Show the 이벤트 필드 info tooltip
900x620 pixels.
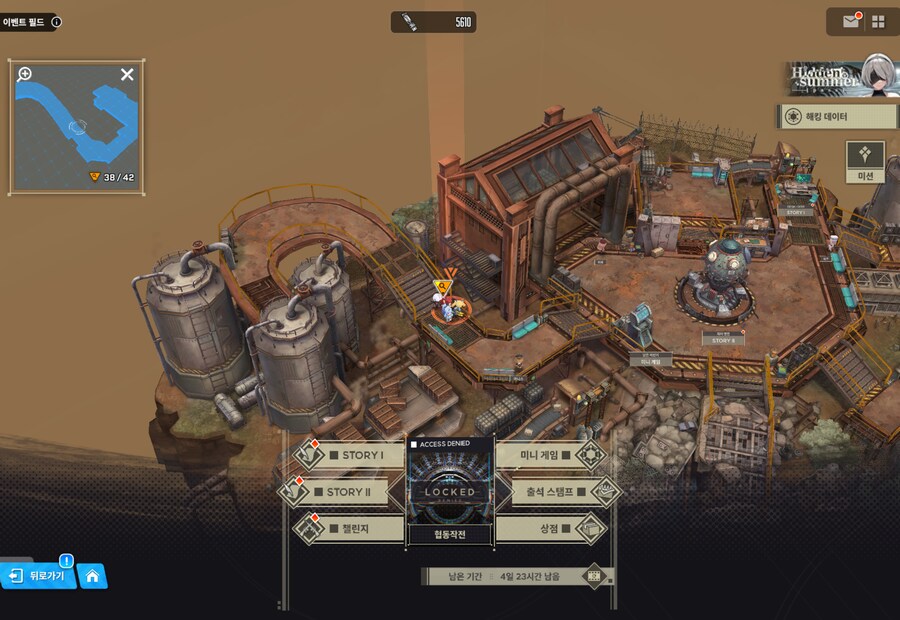56,21
